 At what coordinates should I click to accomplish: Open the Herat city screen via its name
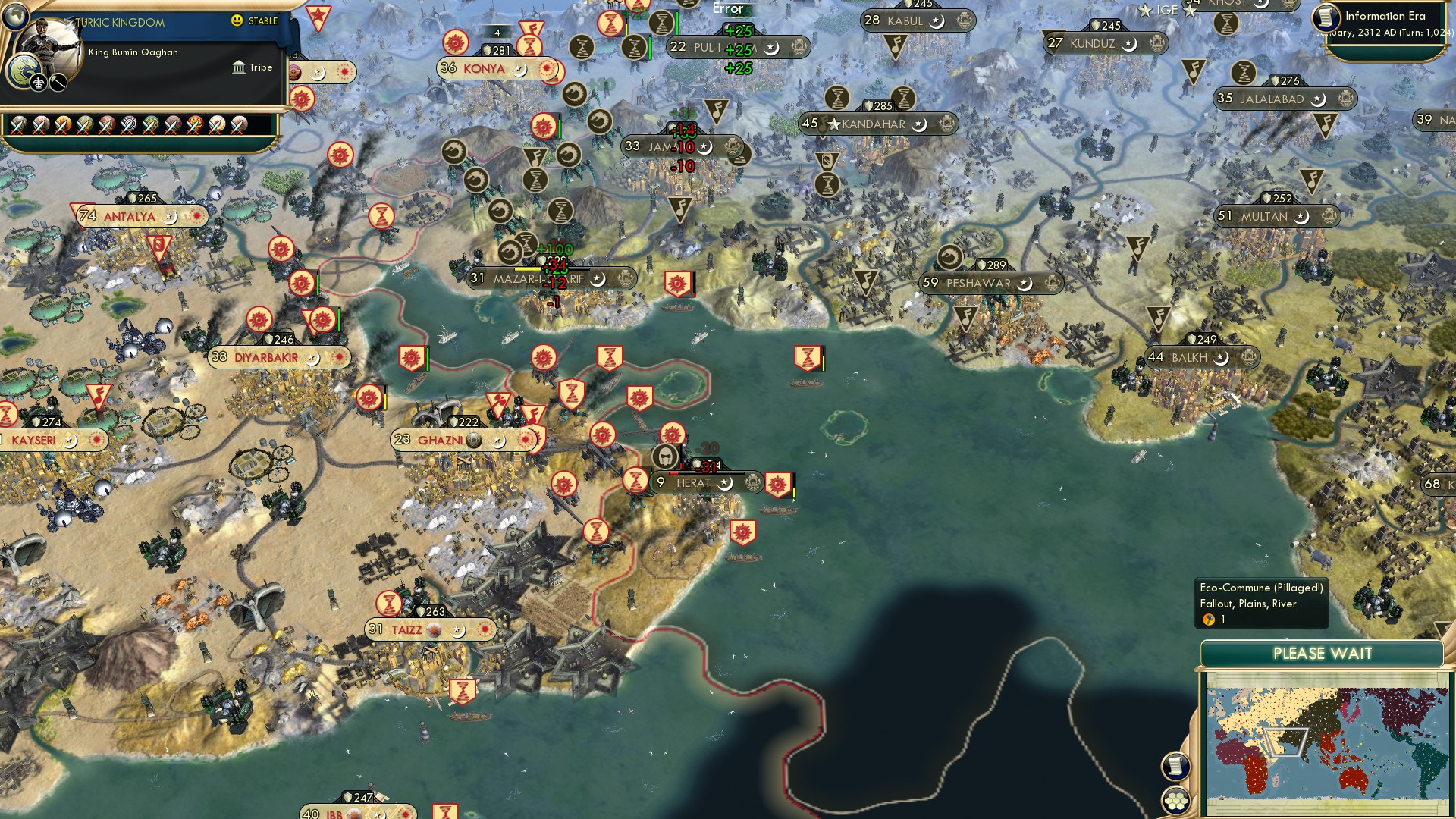[x=692, y=483]
